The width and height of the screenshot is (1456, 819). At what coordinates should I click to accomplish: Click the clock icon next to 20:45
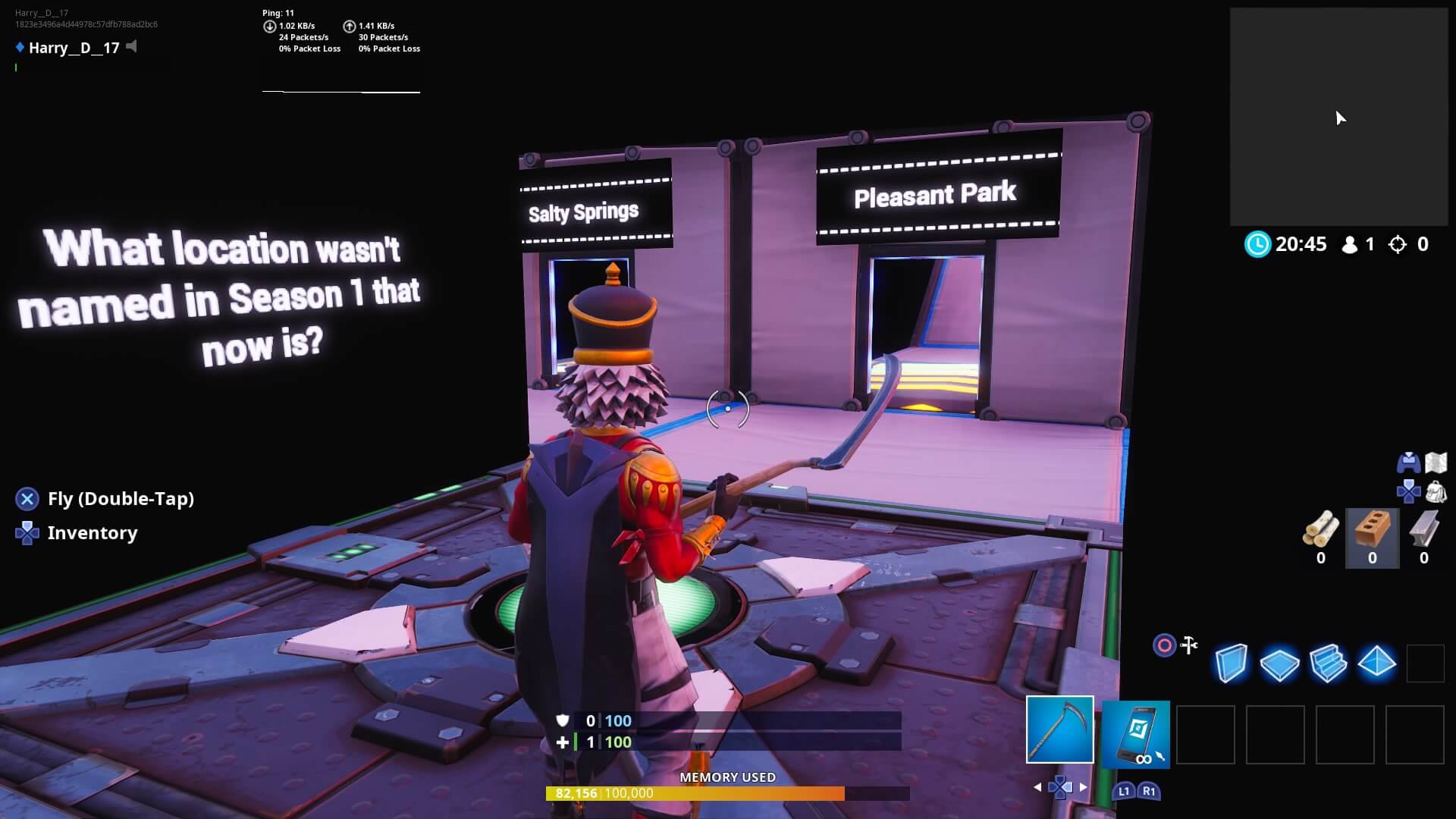coord(1257,244)
